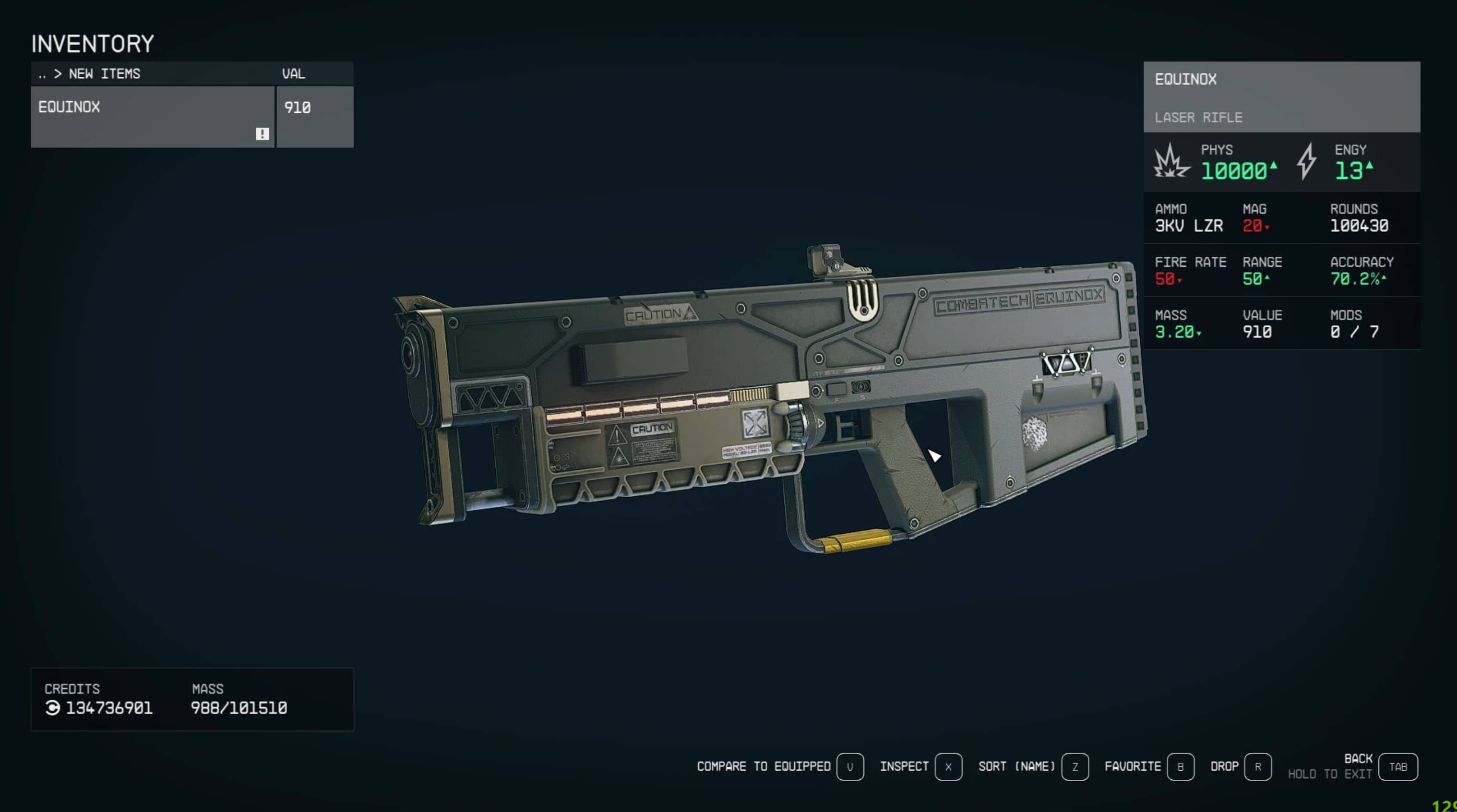Click the VAL column header

pos(293,74)
